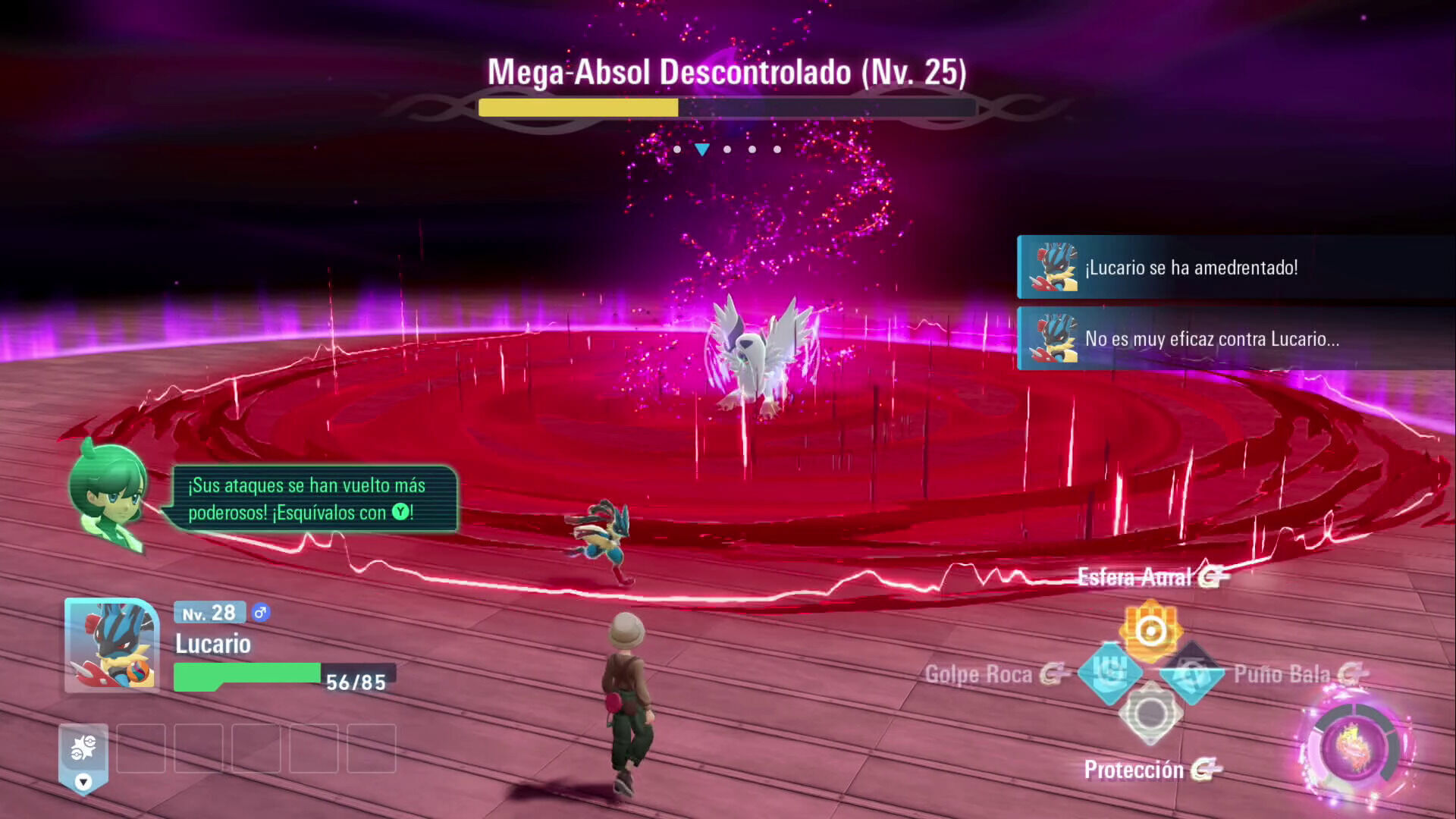Select the Puño Bala move icon

pos(1191,673)
